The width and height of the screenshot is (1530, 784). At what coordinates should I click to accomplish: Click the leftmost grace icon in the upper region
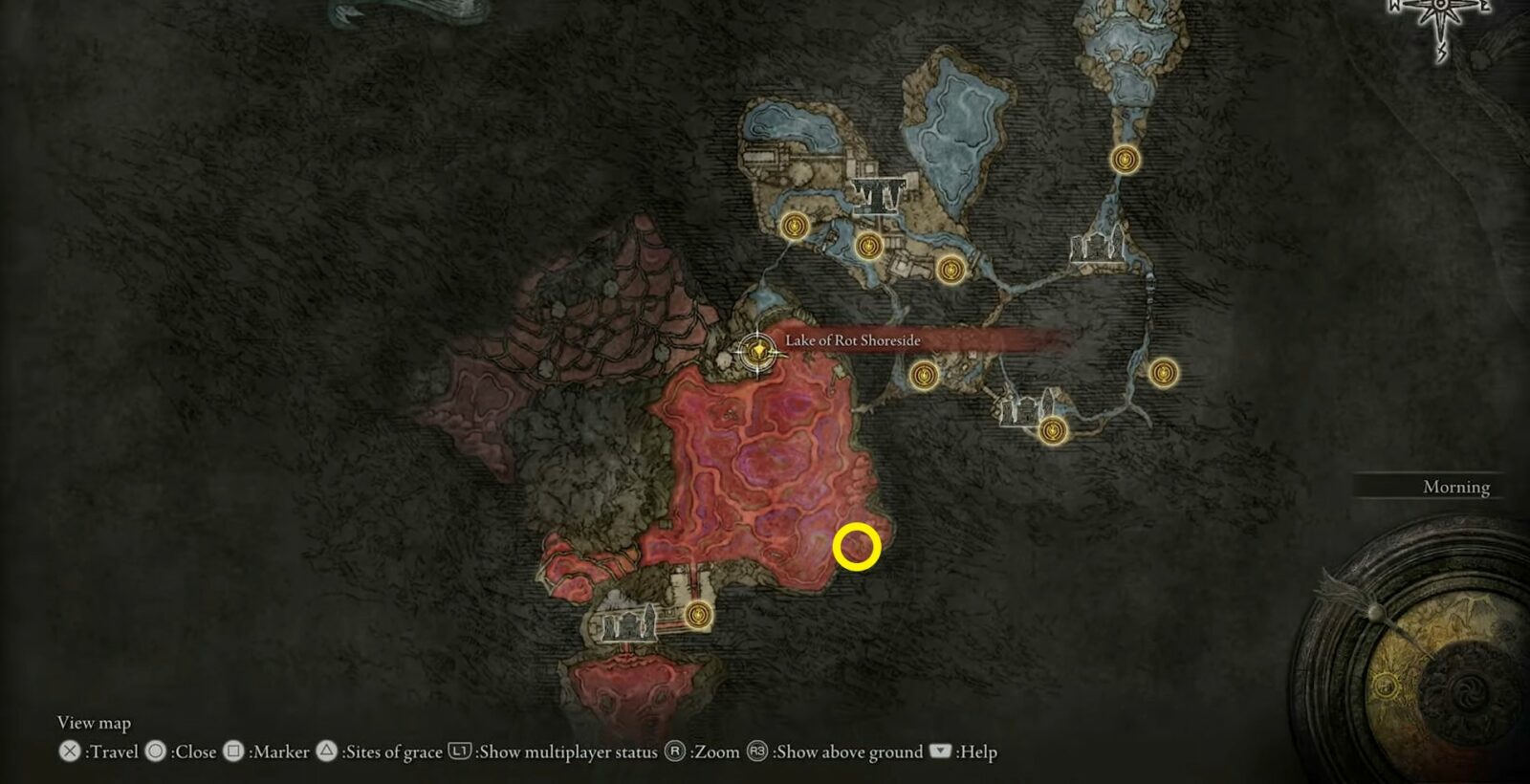point(794,228)
